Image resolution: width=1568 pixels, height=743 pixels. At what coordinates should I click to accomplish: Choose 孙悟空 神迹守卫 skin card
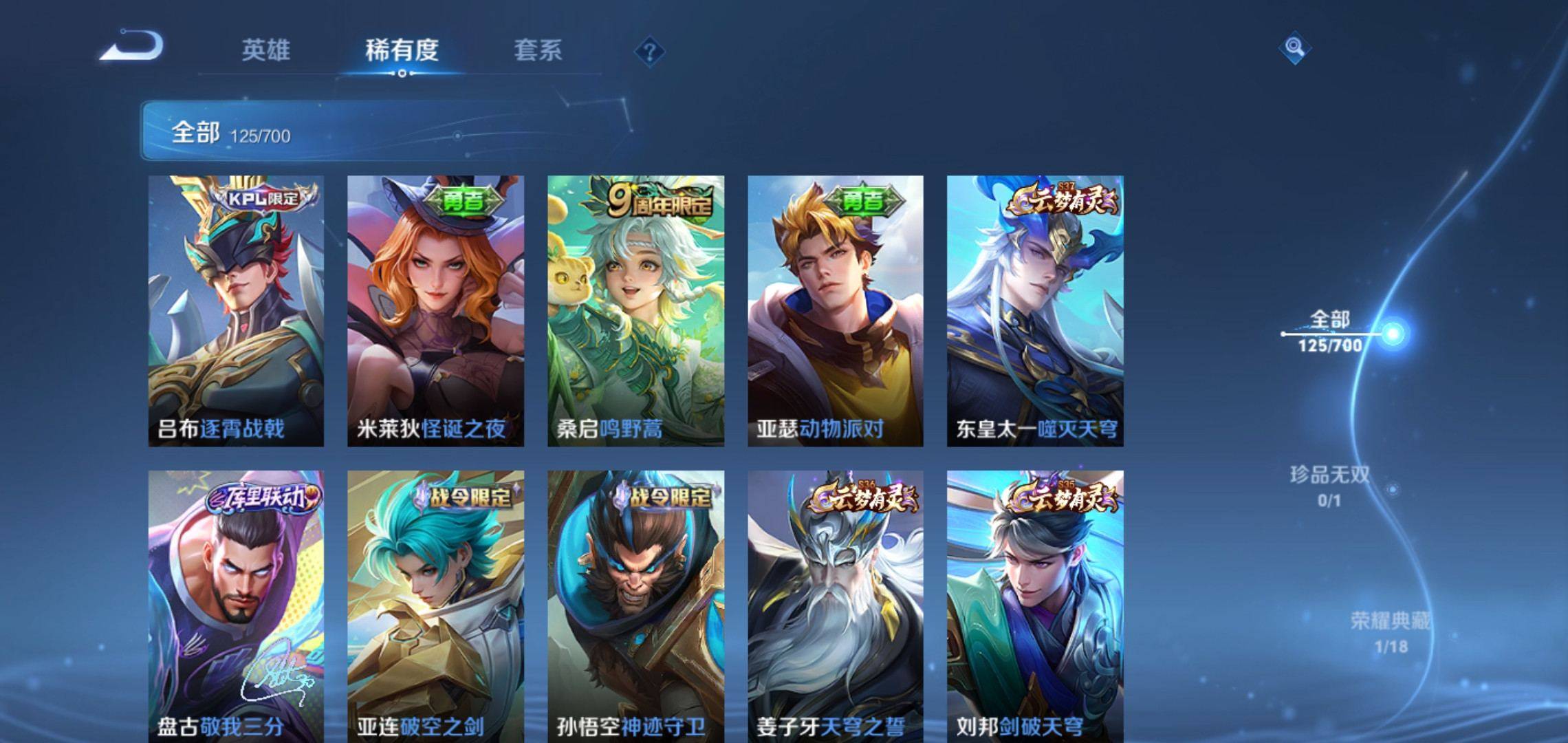pyautogui.click(x=635, y=605)
